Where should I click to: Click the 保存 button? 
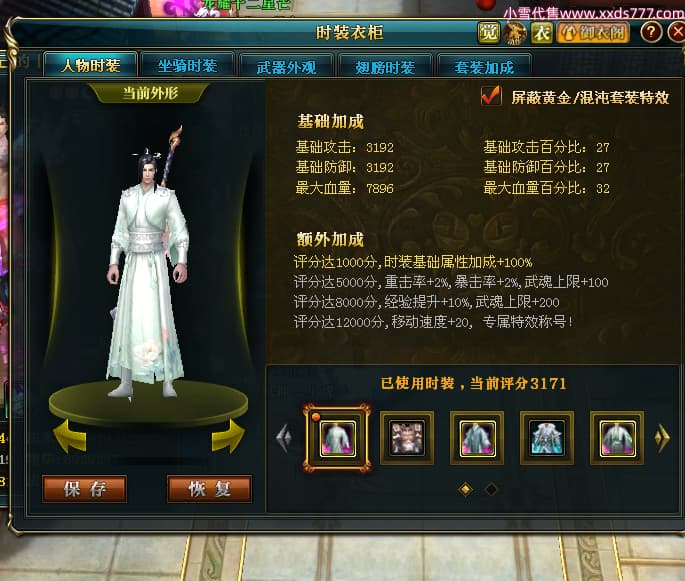tap(85, 489)
